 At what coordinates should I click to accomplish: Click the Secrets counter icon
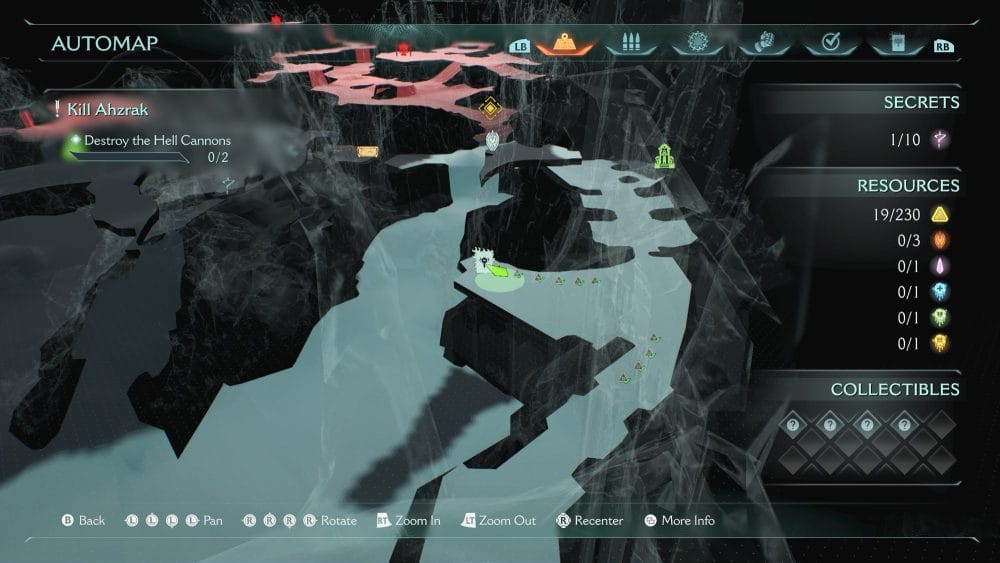940,140
